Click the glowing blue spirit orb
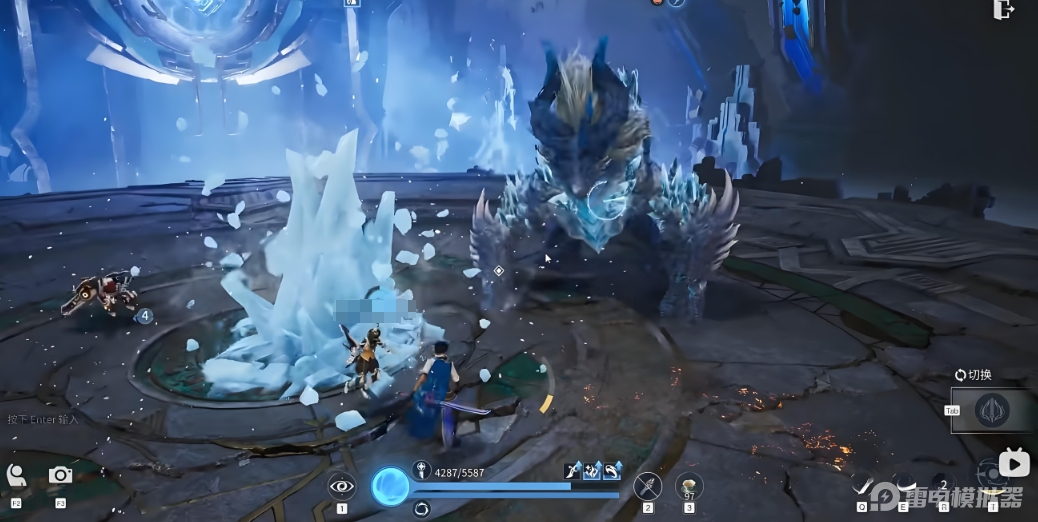 pyautogui.click(x=390, y=486)
